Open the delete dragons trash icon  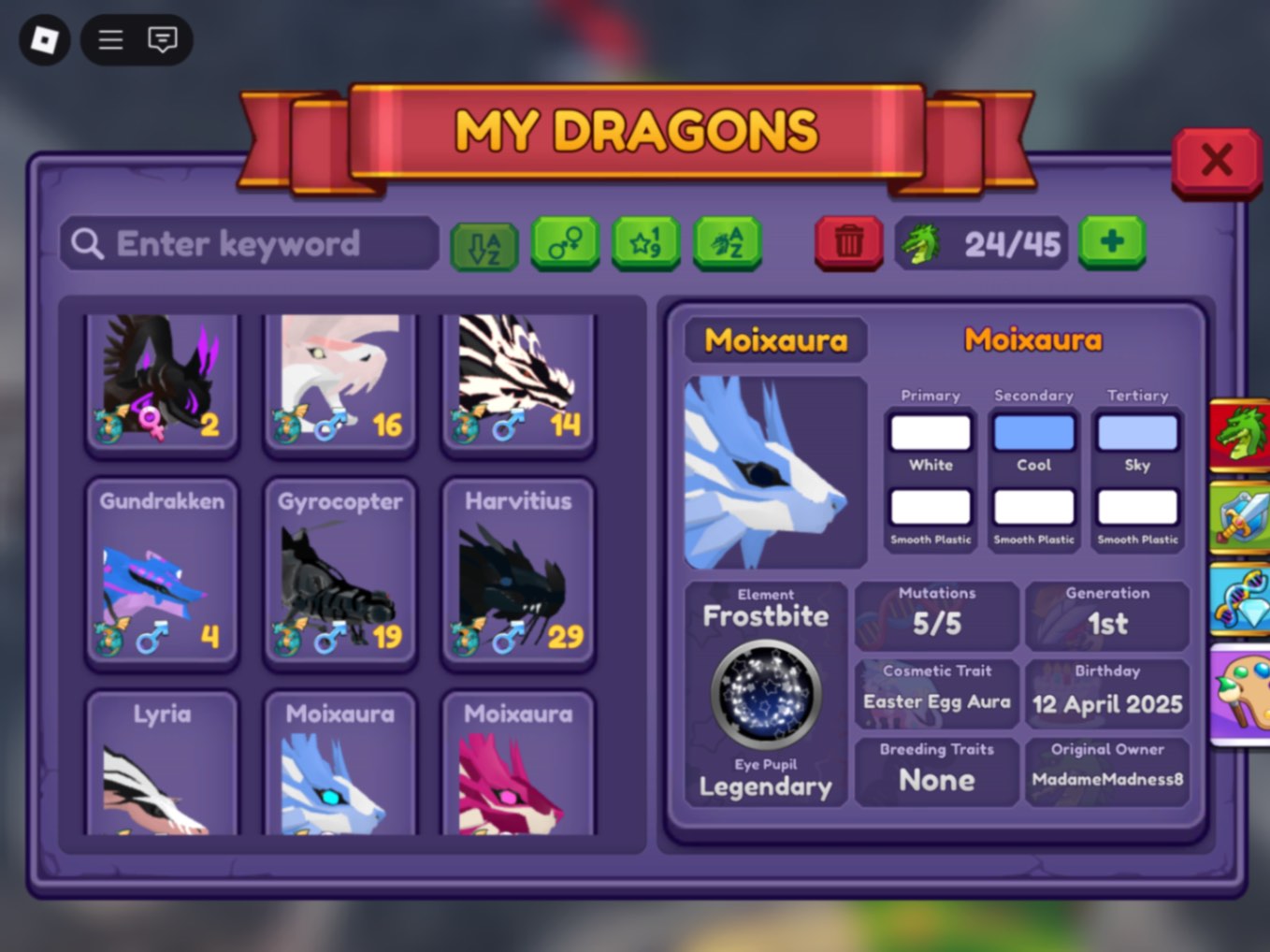(x=847, y=242)
